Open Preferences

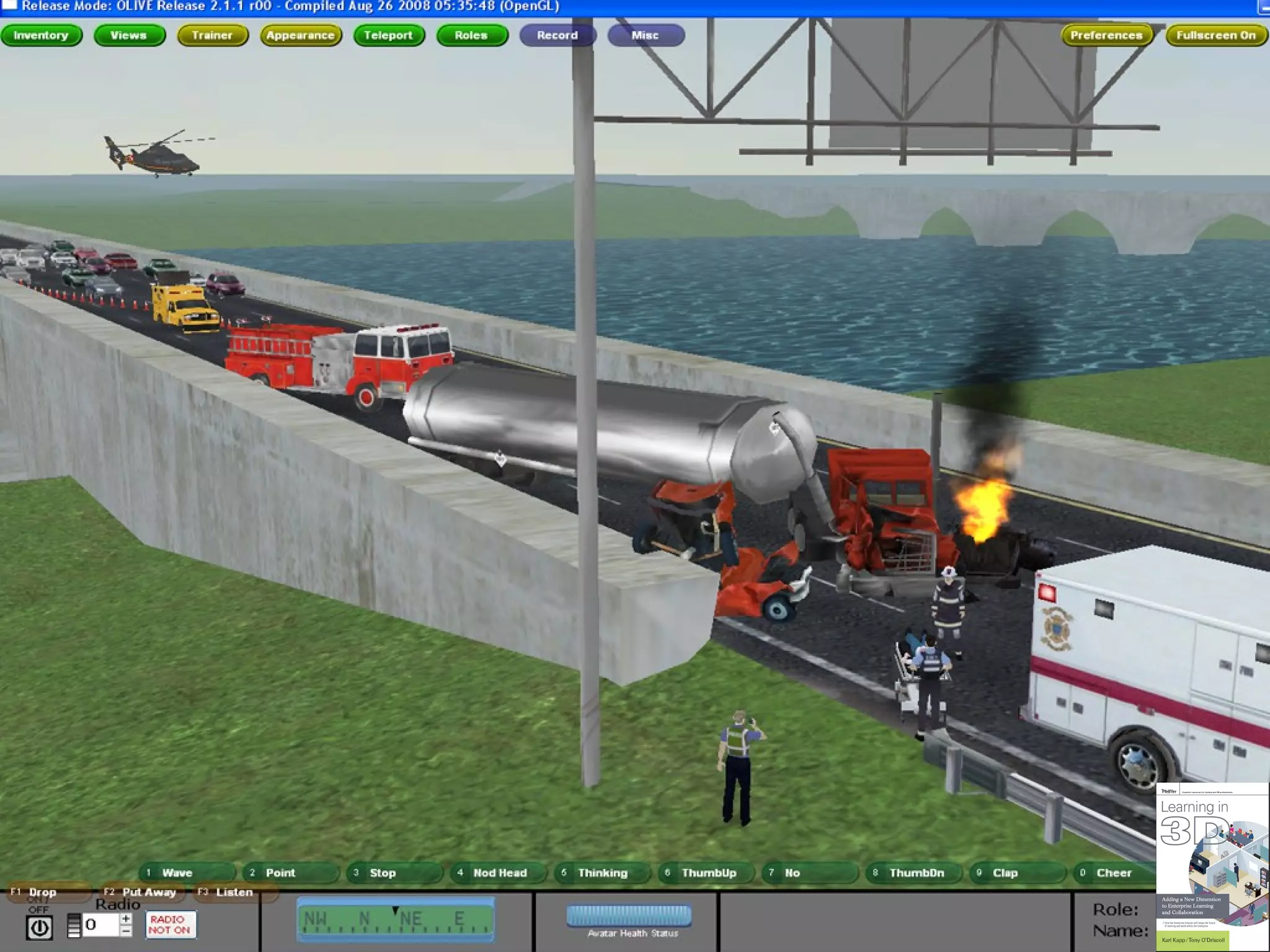coord(1106,35)
